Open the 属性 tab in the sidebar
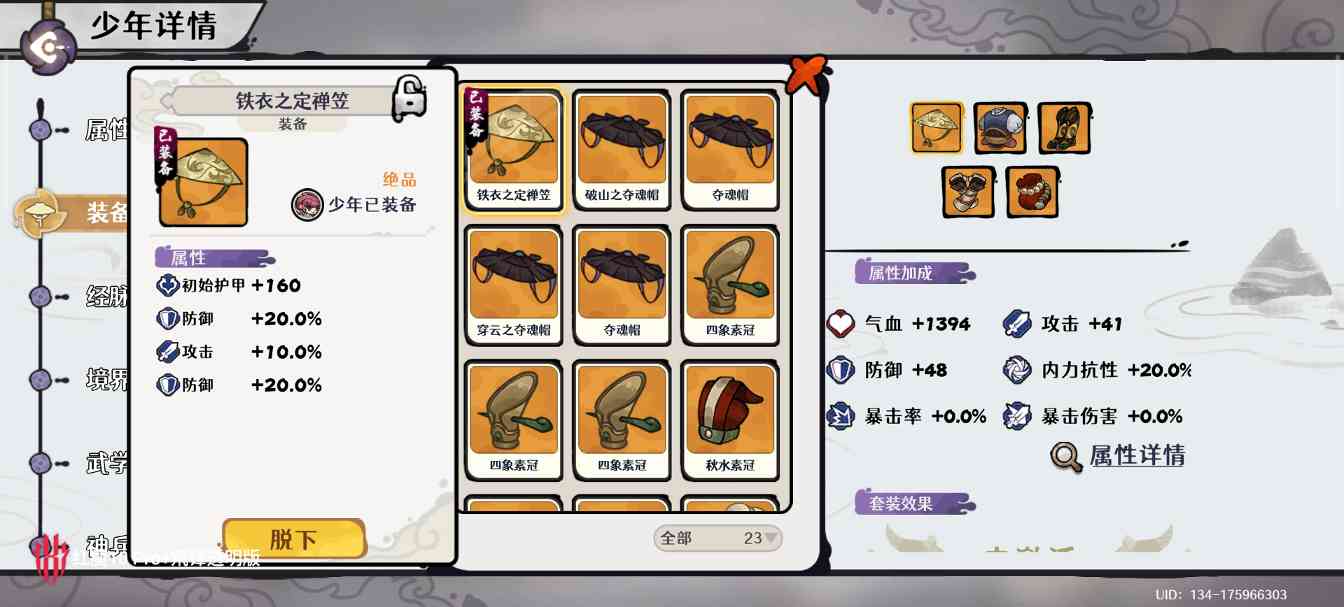 tap(105, 130)
